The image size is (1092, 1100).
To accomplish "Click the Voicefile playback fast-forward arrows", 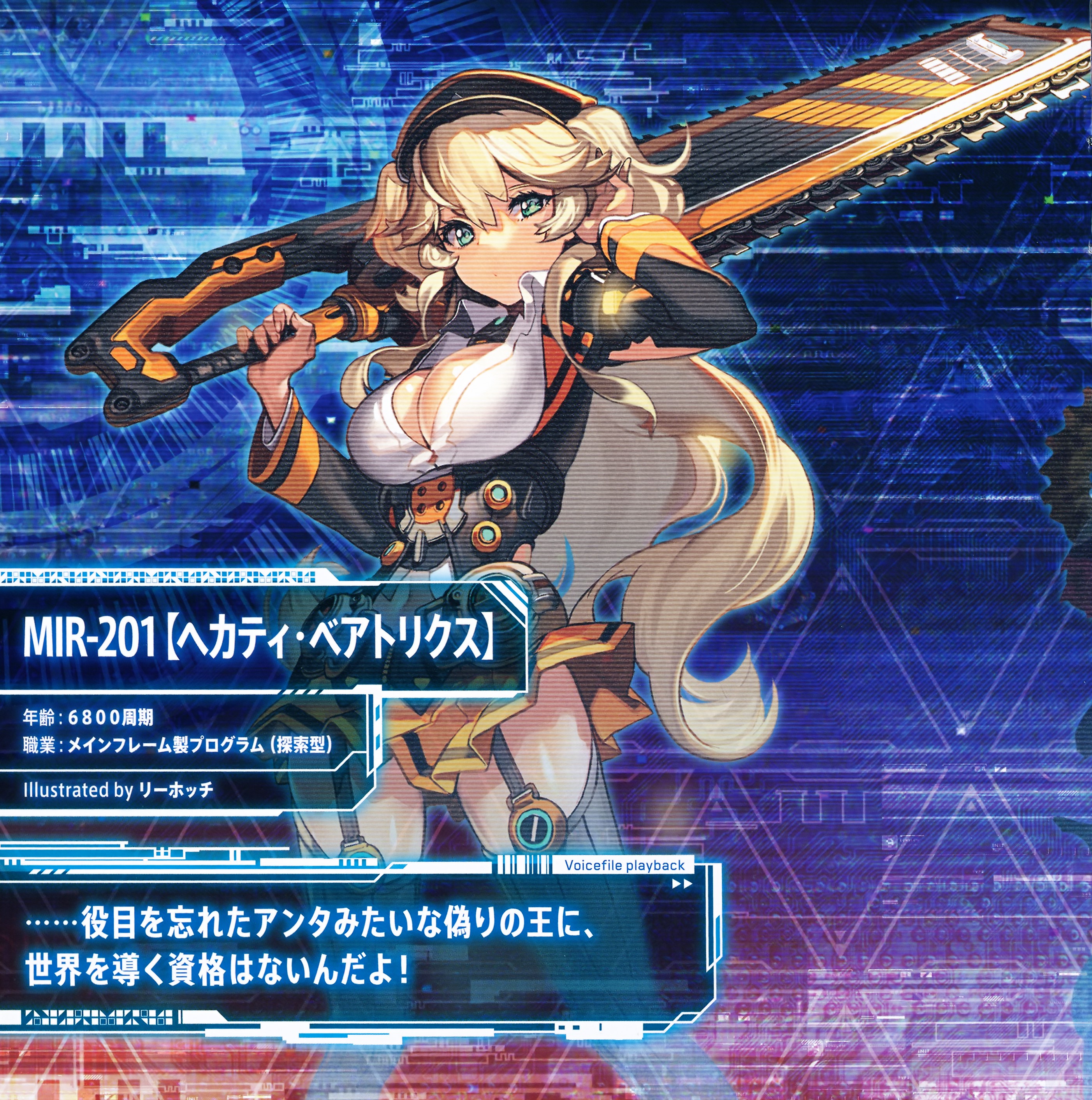I will [682, 884].
